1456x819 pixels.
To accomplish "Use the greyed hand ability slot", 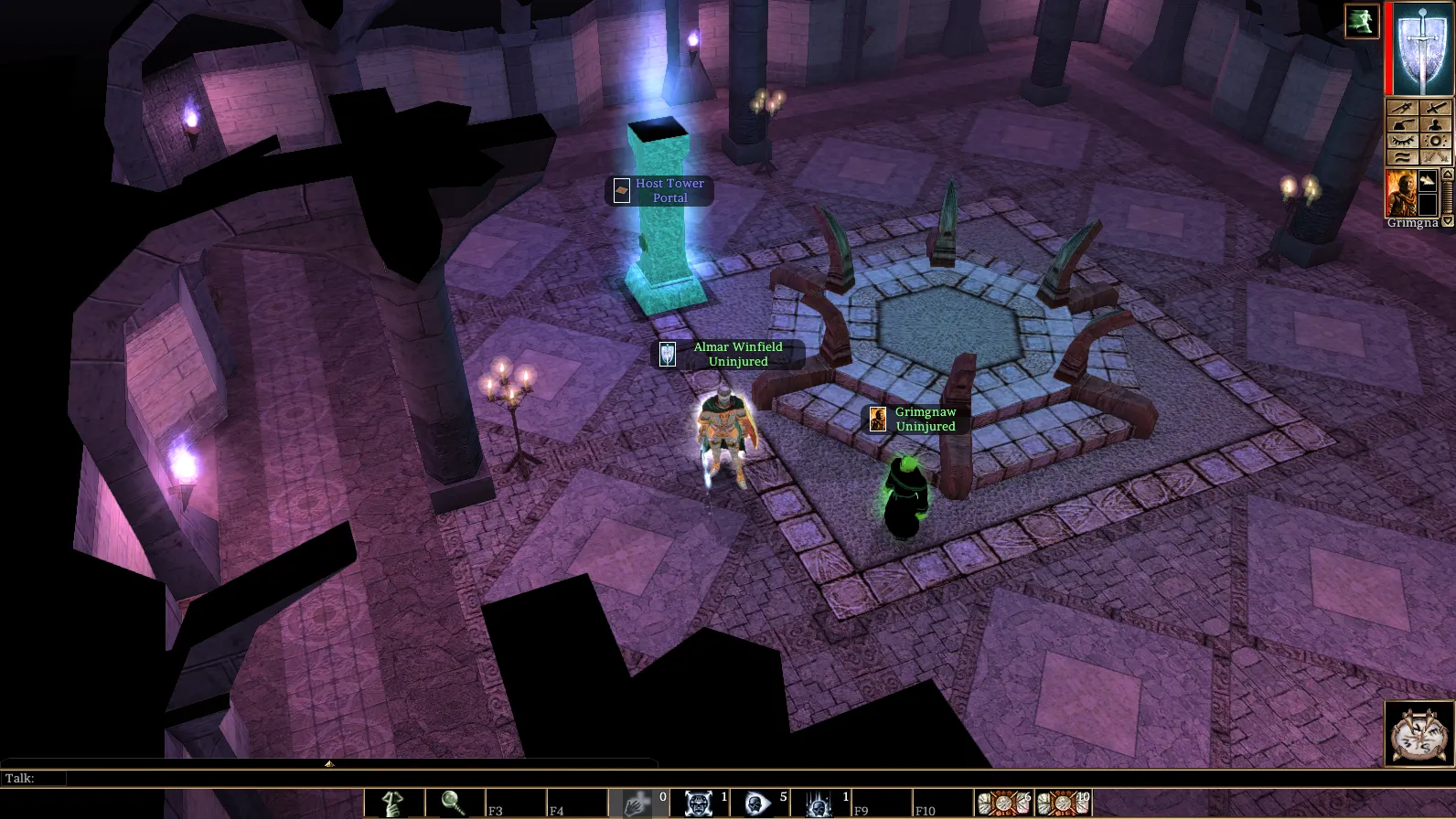I will point(636,803).
